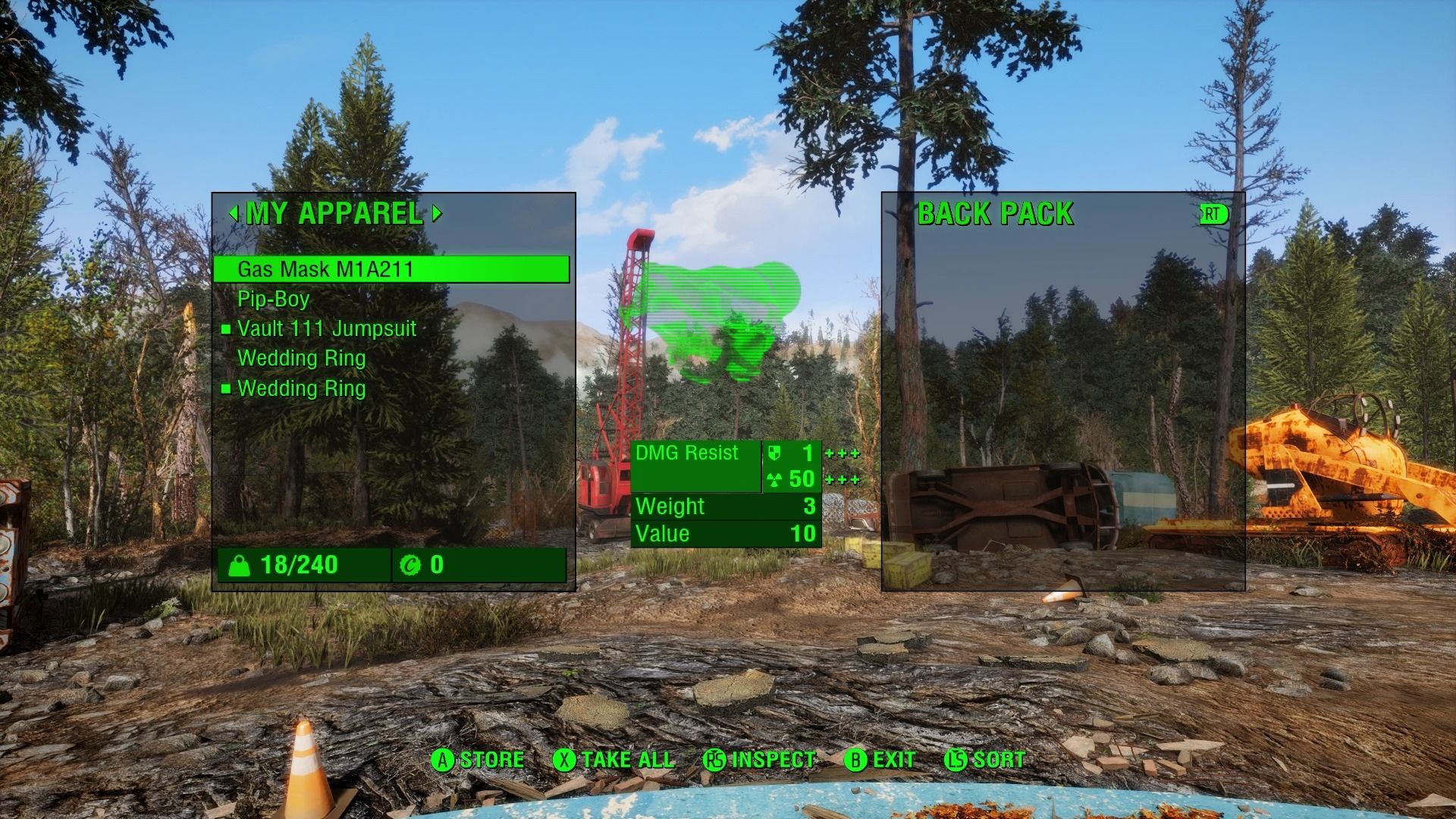Unequip the highlighted Gas Mask M1A211
This screenshot has height=819, width=1456.
(x=326, y=268)
